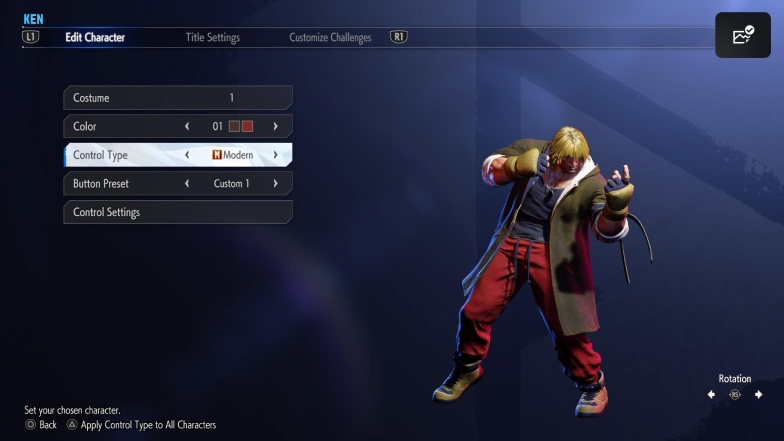Choose previous Control Type with left arrow
The width and height of the screenshot is (784, 441).
click(187, 156)
